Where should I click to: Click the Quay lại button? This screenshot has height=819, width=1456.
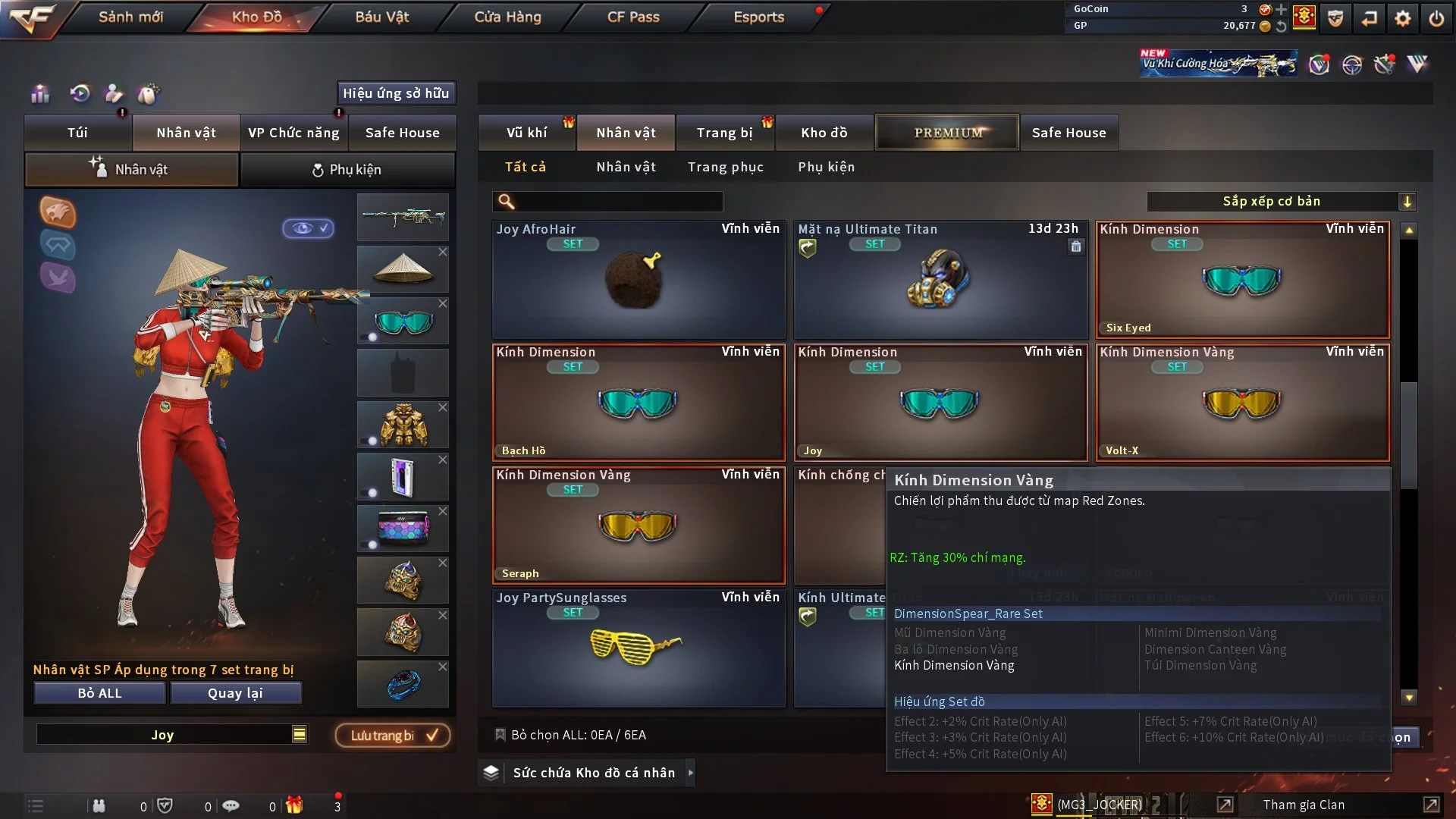coord(235,693)
